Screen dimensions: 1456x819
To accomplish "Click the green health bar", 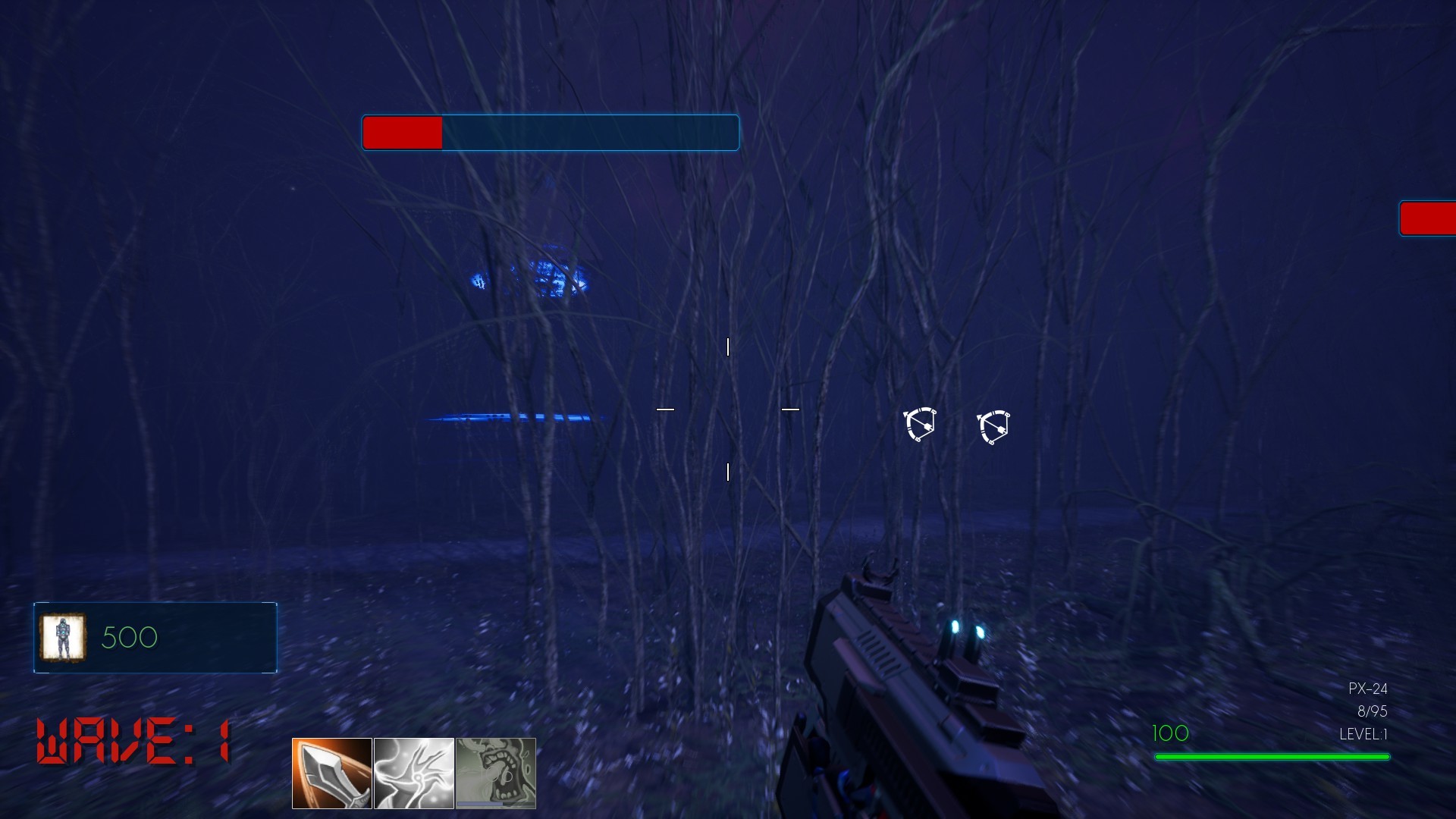I will pos(1272,757).
